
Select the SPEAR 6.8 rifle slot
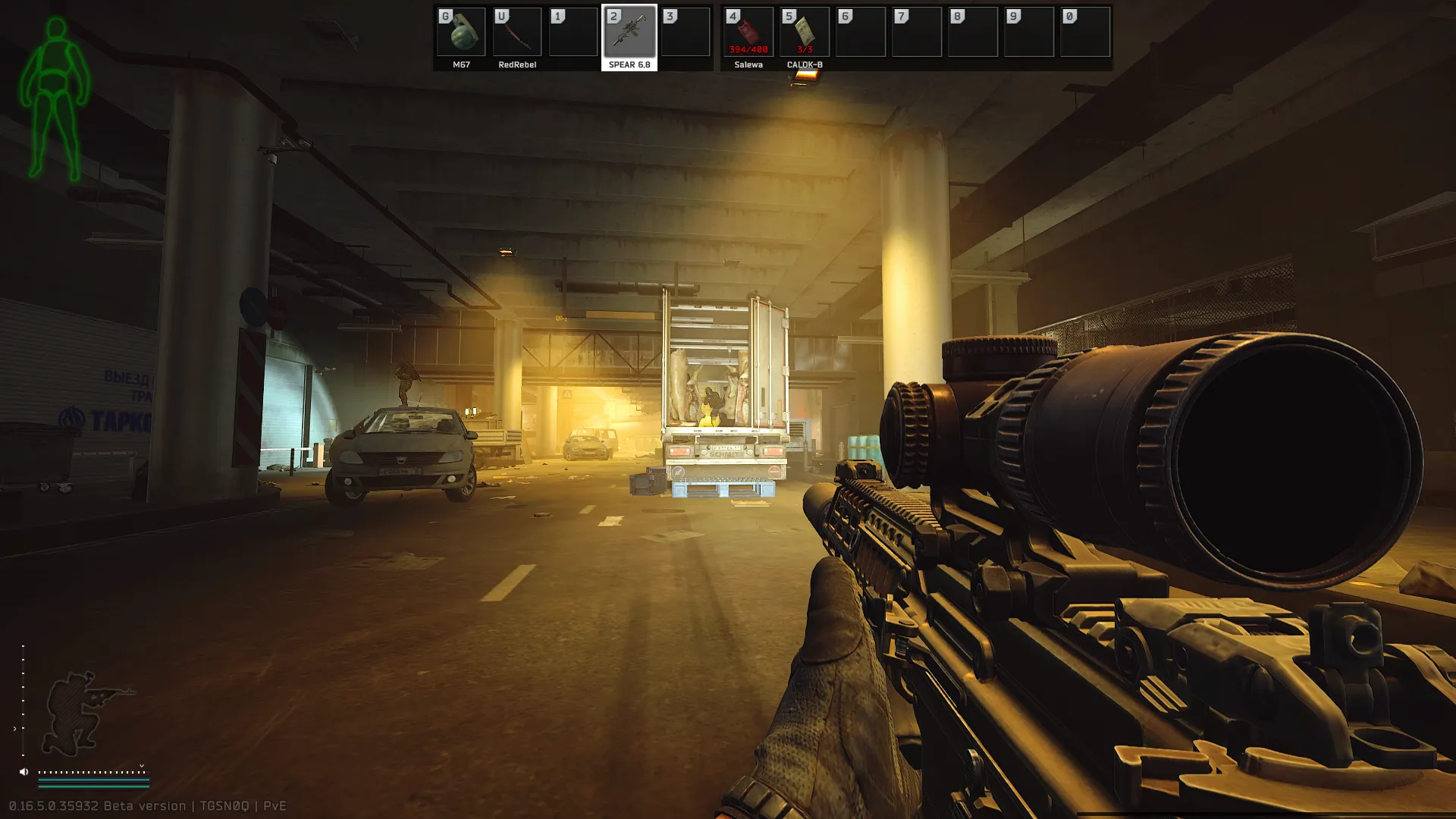coord(629,33)
